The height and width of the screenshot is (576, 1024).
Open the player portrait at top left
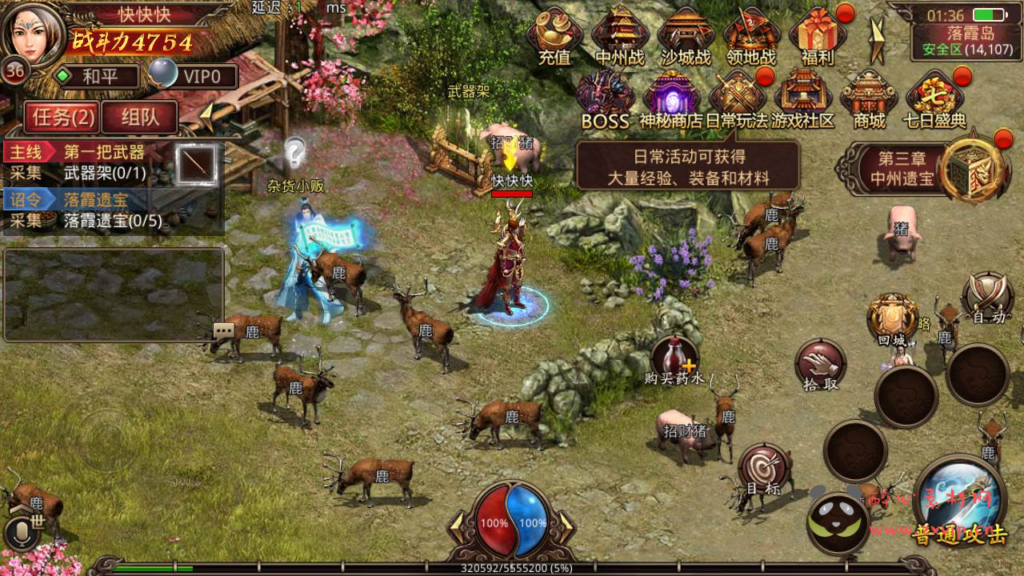coord(35,35)
